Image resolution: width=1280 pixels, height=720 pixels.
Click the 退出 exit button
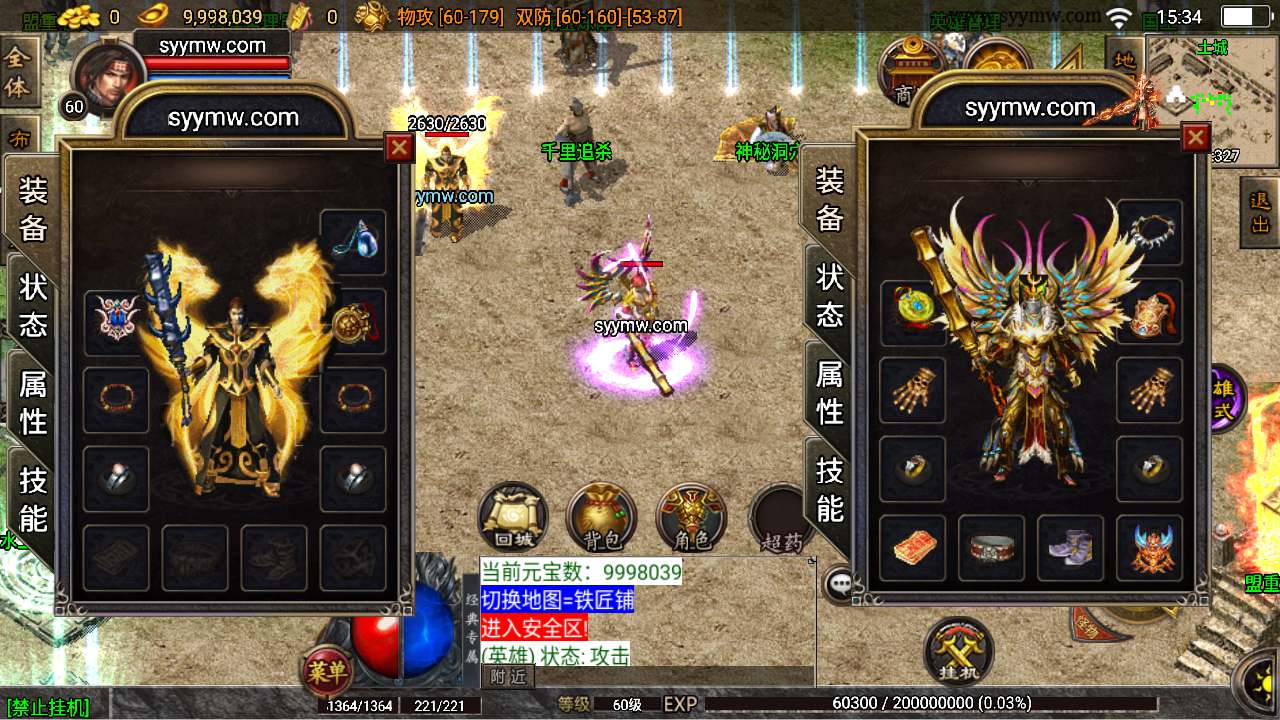click(1260, 212)
